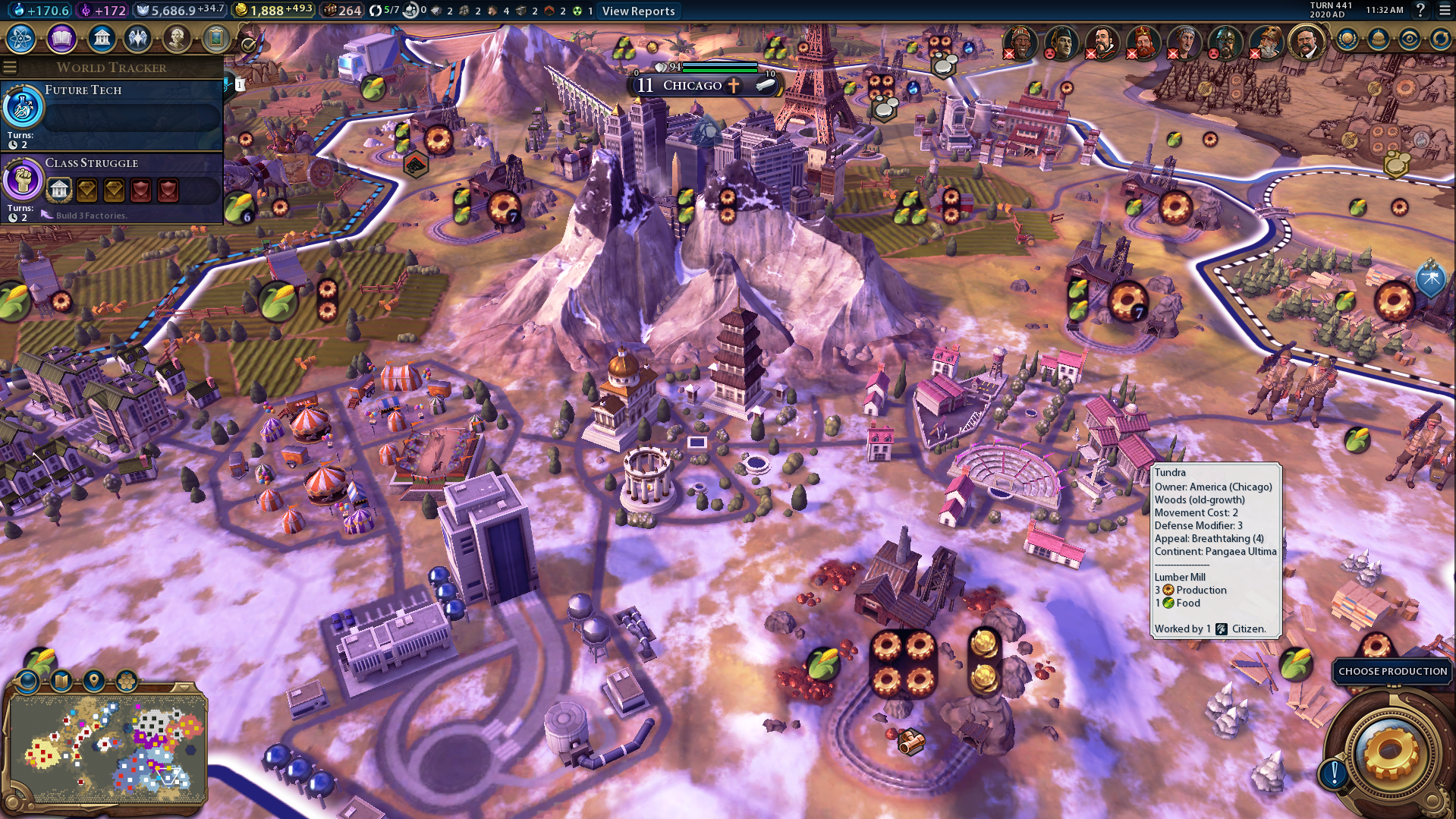Toggle the lens selector on the minimap
Viewport: 1456px width, 819px height.
27,682
